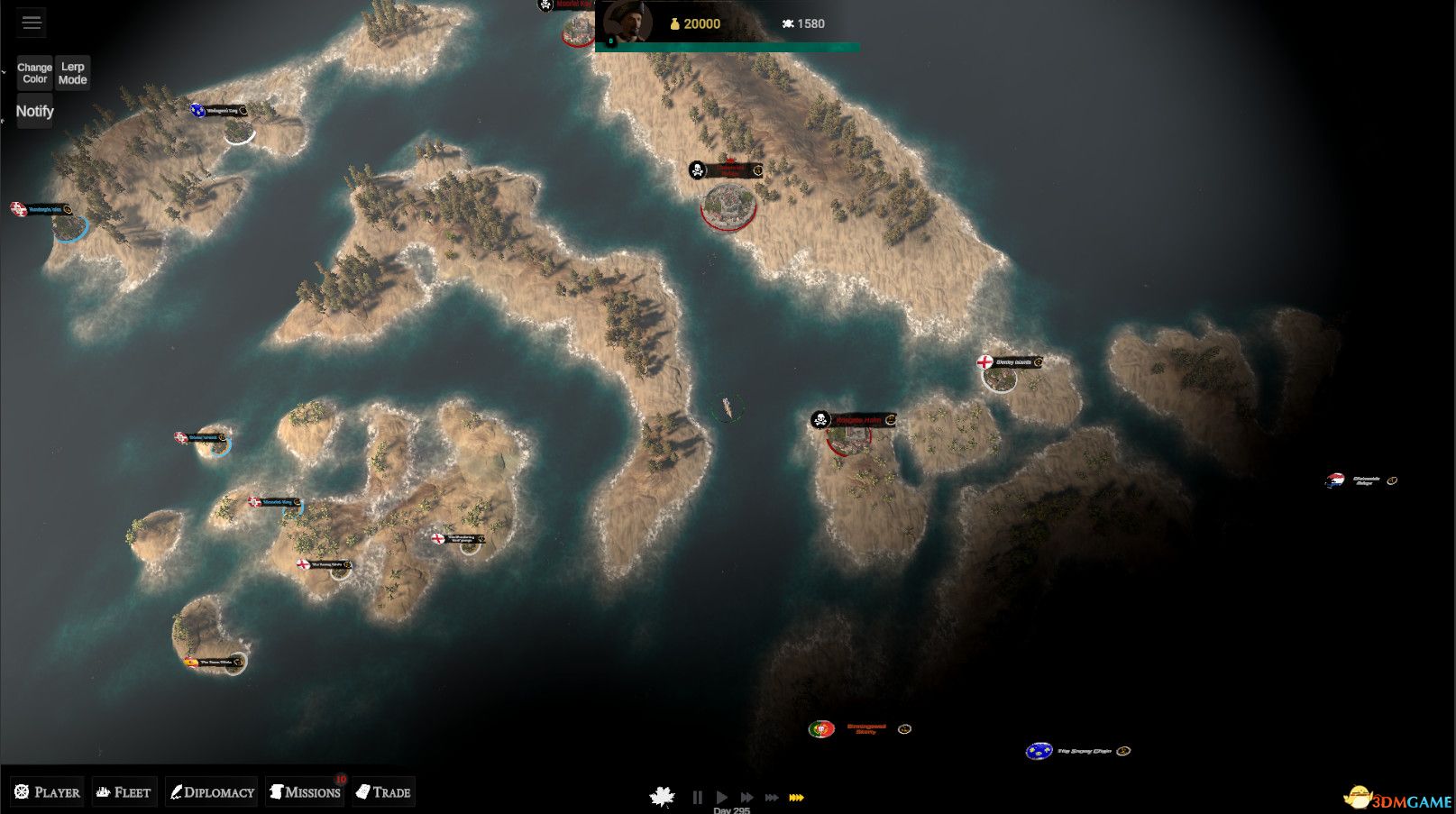1456x814 pixels.
Task: Open the Missions panel showing the 10 badge
Action: [x=307, y=791]
